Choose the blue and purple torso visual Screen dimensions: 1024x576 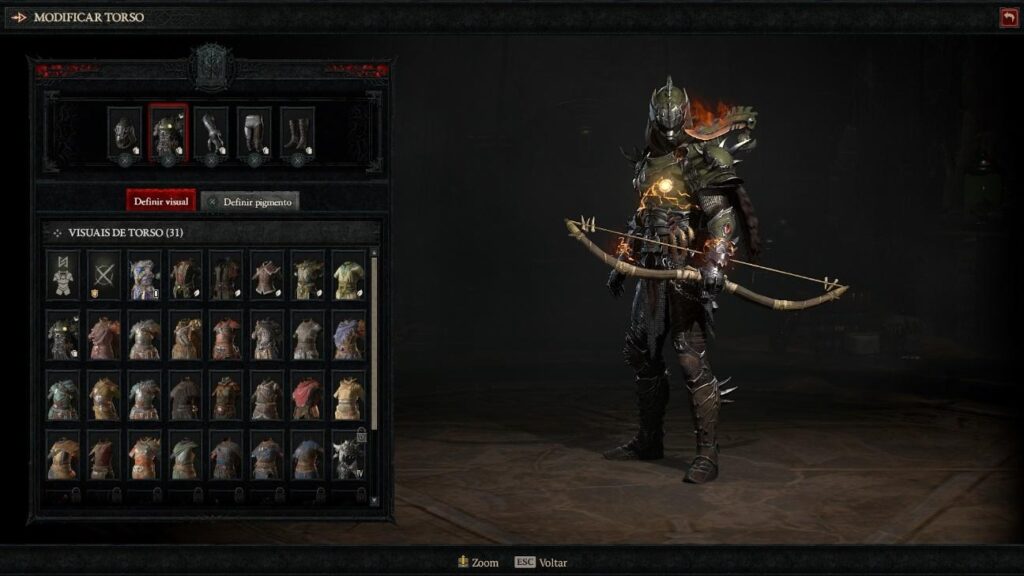[144, 275]
